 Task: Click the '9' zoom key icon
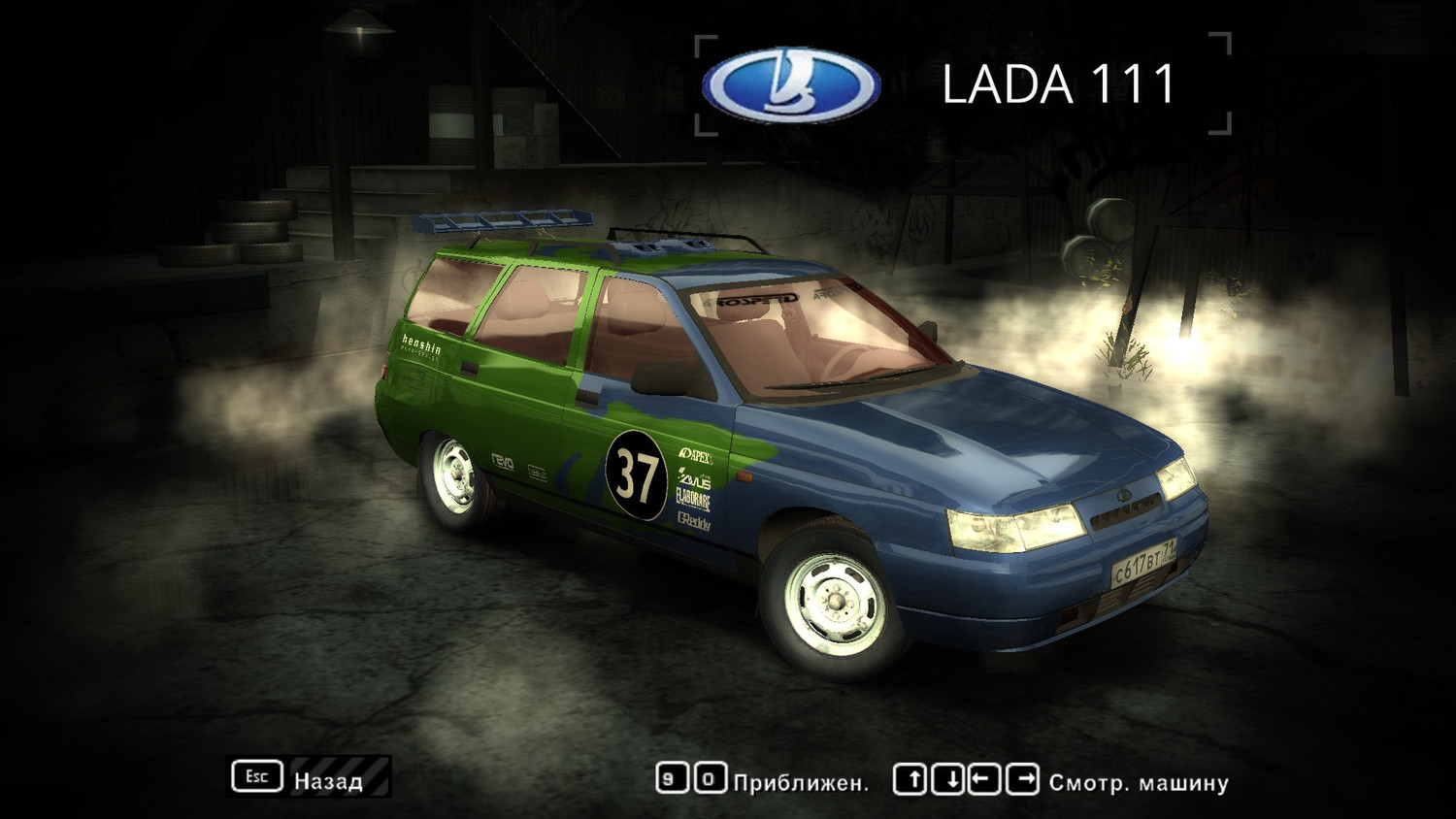tap(672, 779)
